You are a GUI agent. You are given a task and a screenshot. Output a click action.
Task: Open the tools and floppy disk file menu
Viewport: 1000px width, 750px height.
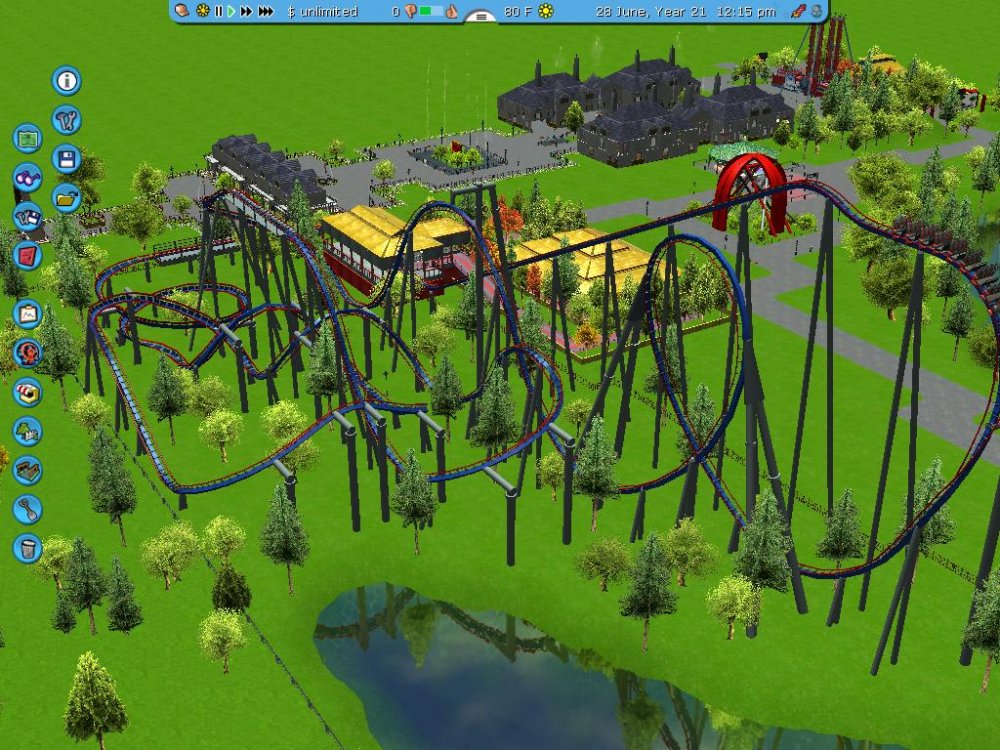click(27, 216)
